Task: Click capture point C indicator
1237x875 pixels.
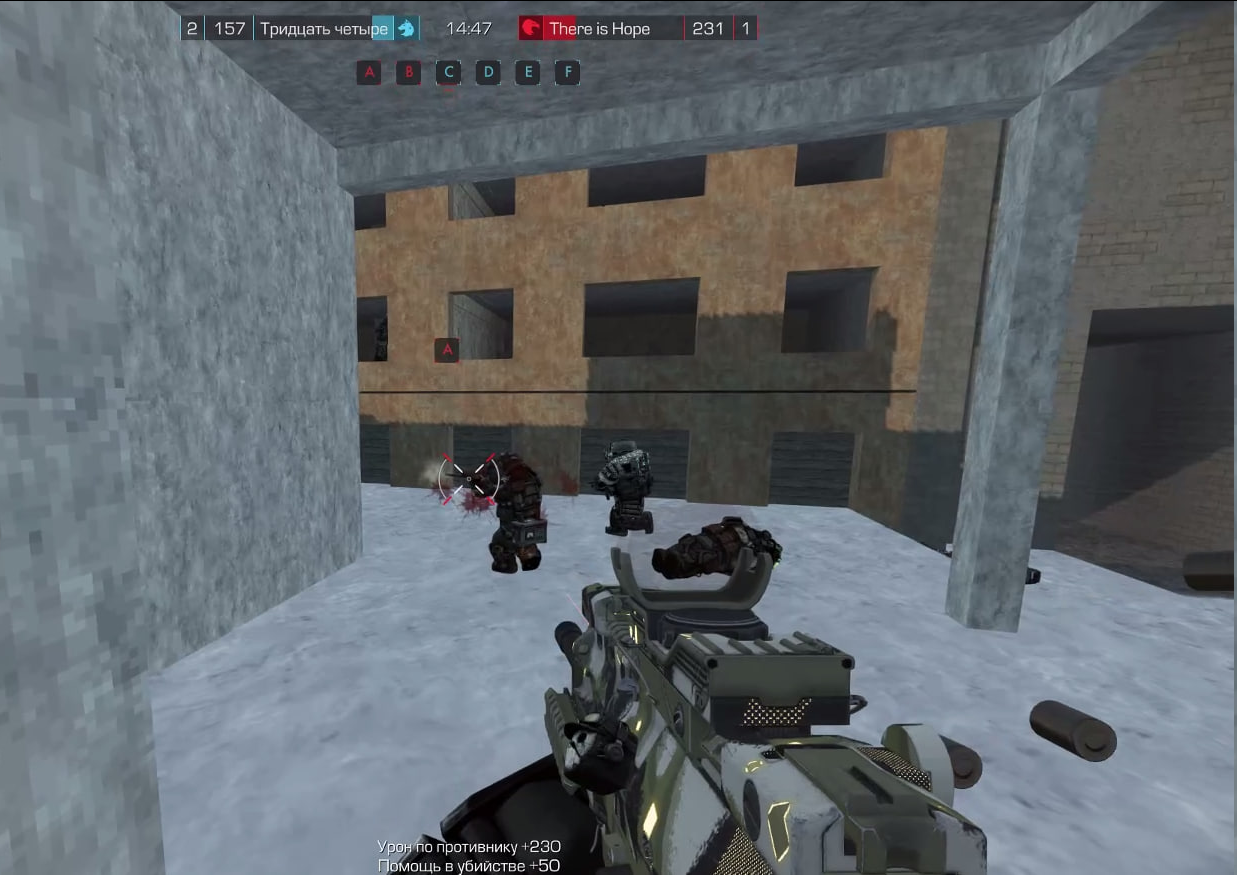Action: click(448, 72)
